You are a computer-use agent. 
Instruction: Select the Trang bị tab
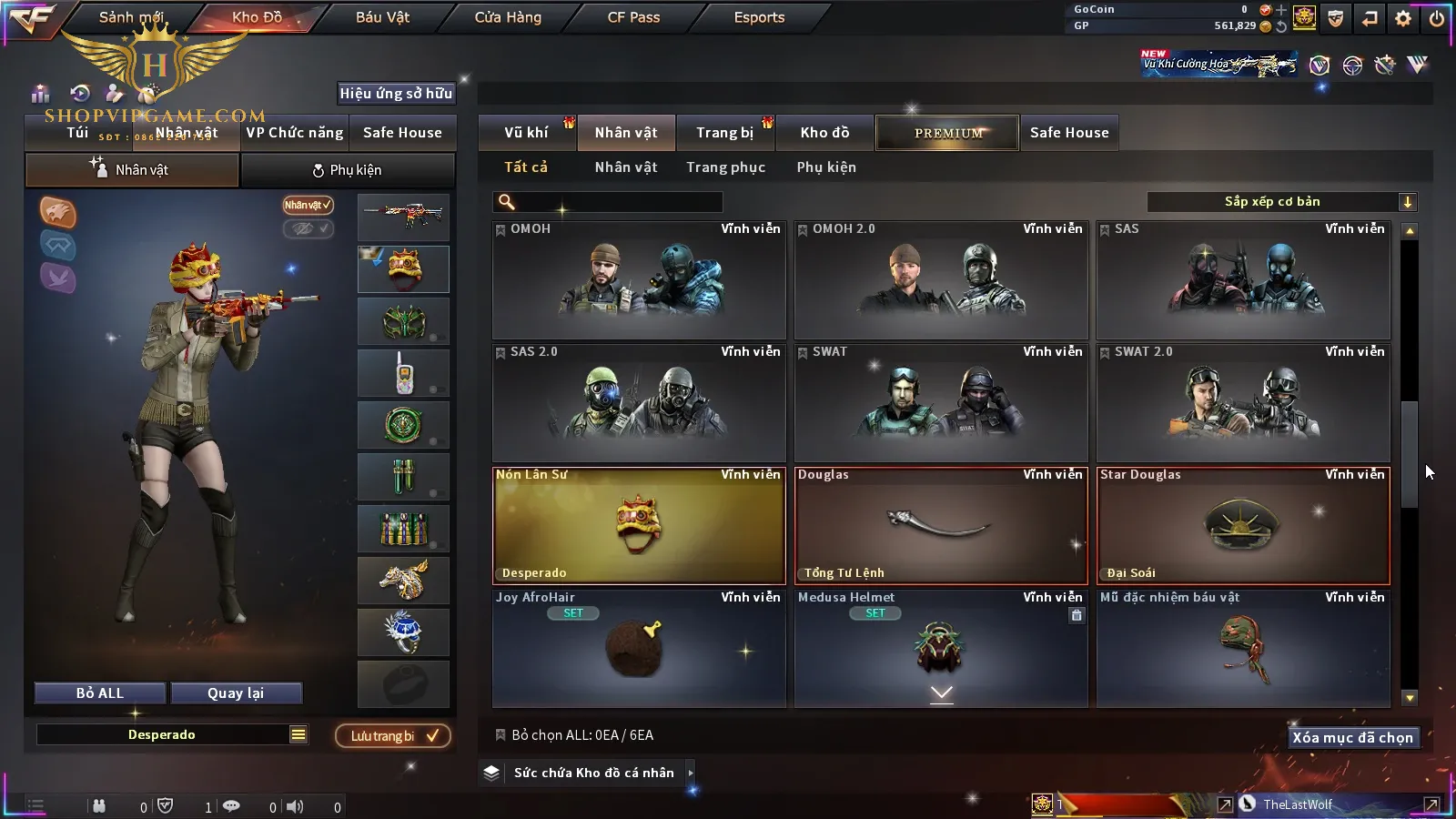[x=724, y=133]
